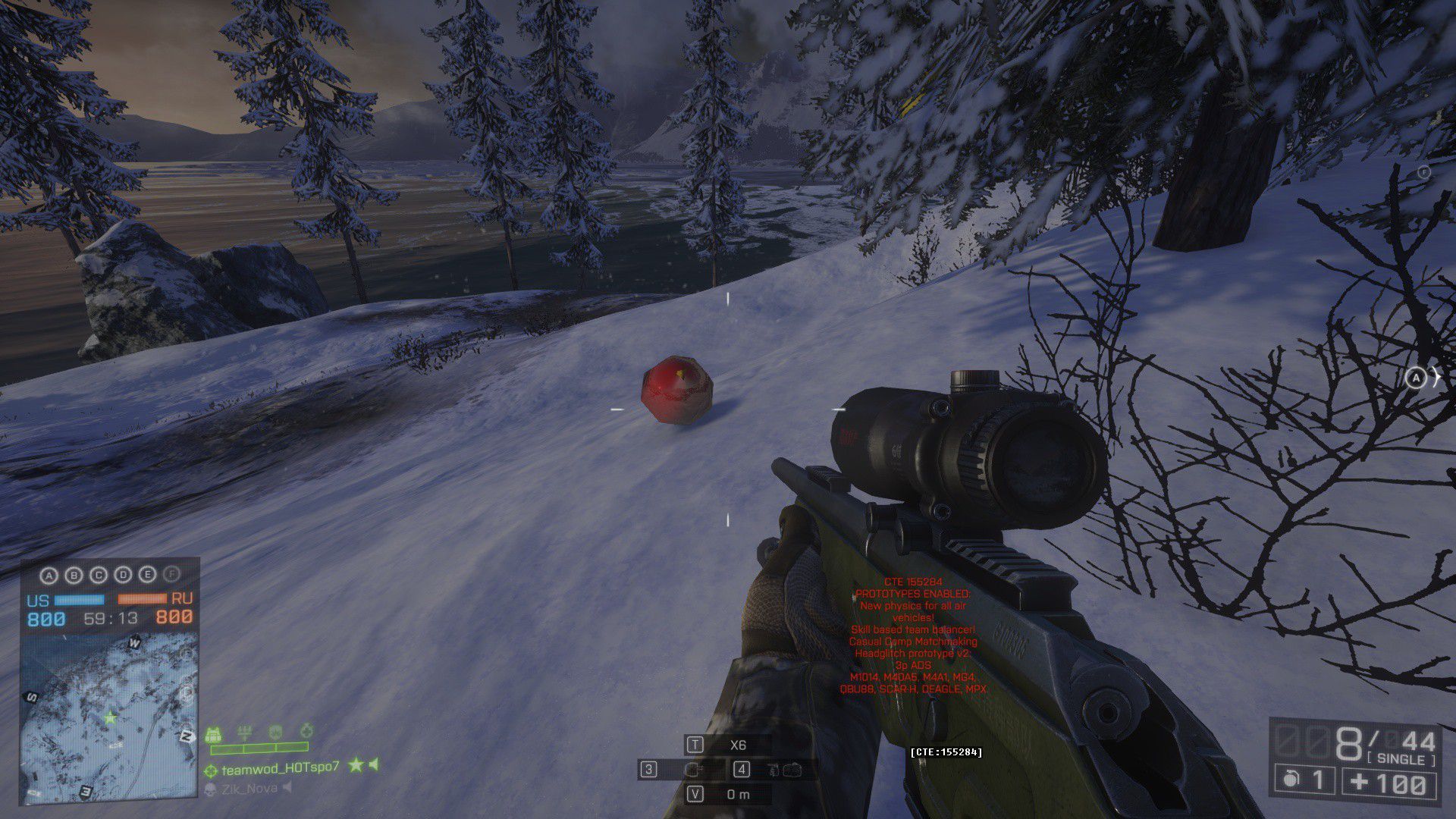Click the objective A waypoint marker with arrow
The height and width of the screenshot is (819, 1456).
tap(1416, 378)
